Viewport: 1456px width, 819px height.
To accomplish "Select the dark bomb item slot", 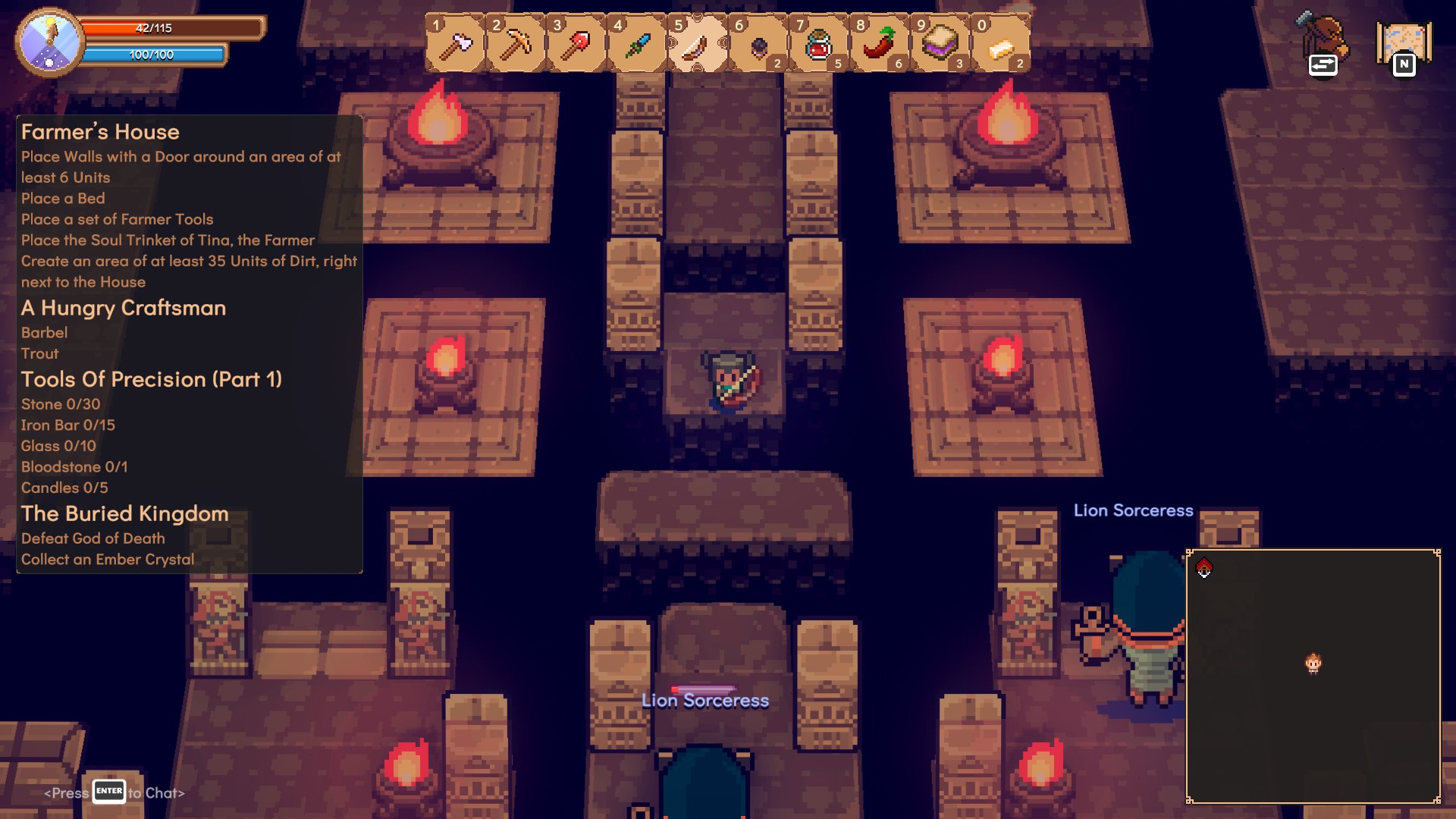I will tap(758, 45).
